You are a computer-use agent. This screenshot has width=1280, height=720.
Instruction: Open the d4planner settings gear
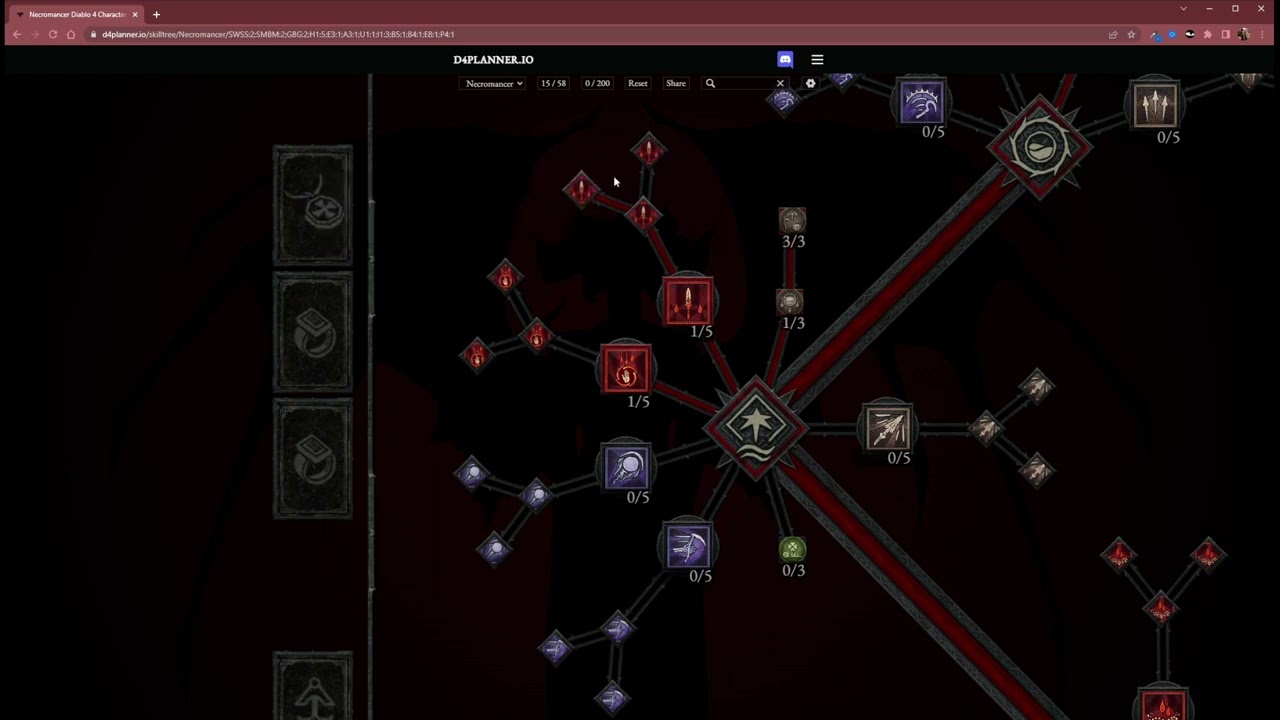[x=810, y=83]
